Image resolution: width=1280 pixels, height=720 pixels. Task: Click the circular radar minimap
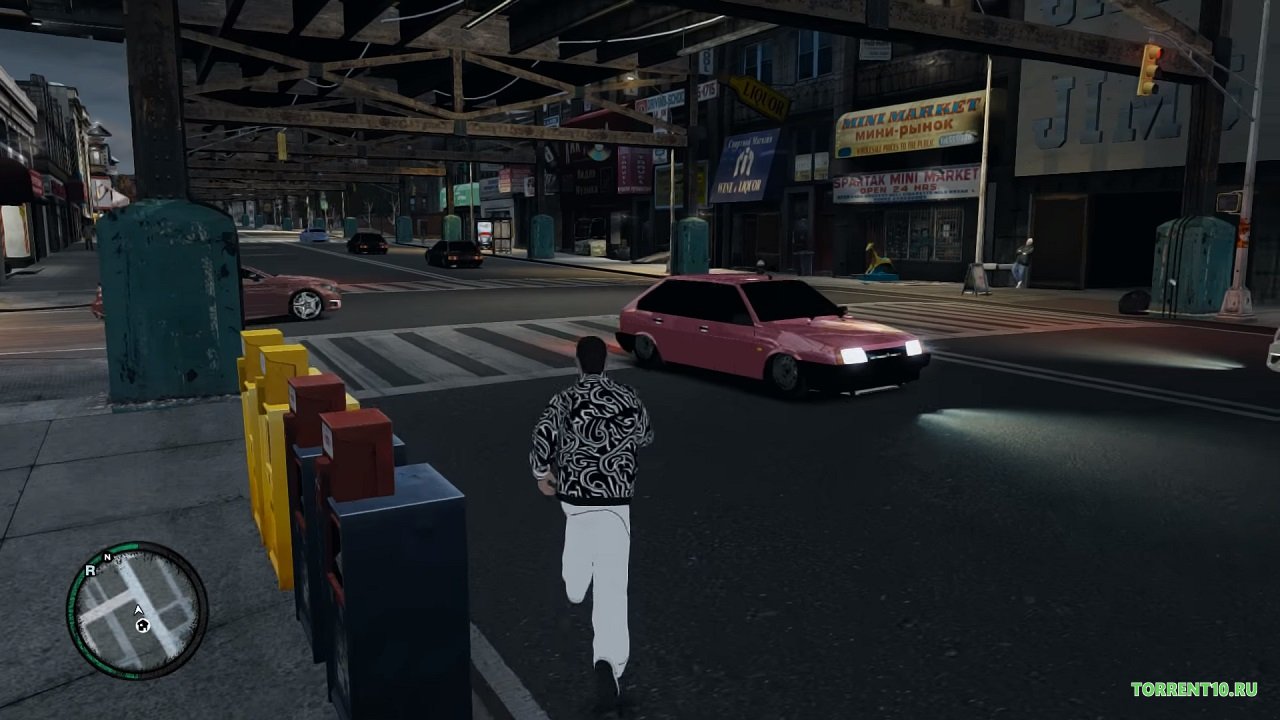pyautogui.click(x=137, y=610)
